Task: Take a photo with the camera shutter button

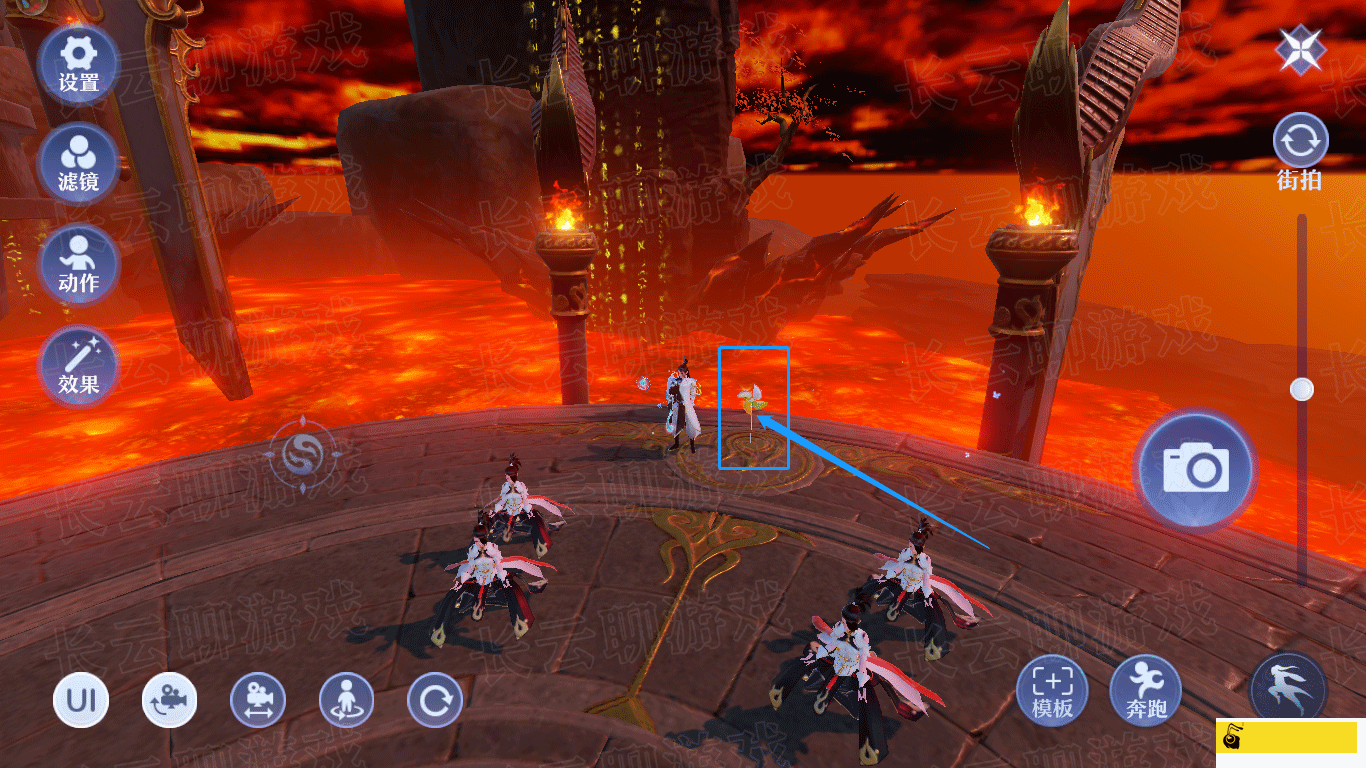Action: tap(1195, 469)
